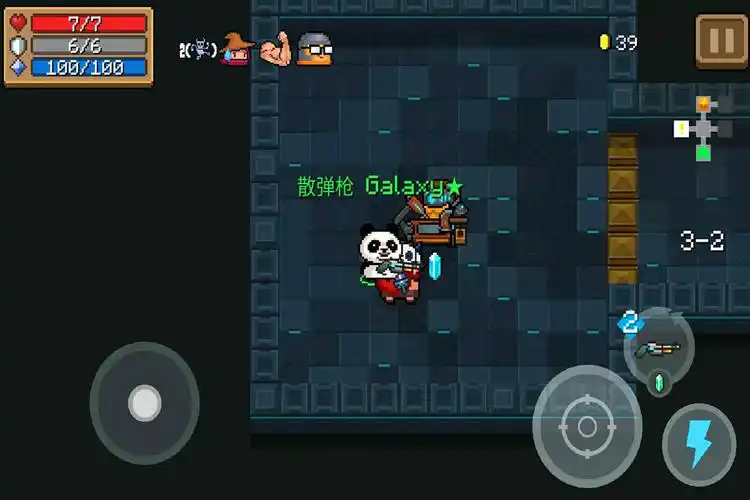750x500 pixels.
Task: Open the dungeon room minimap
Action: 704,127
